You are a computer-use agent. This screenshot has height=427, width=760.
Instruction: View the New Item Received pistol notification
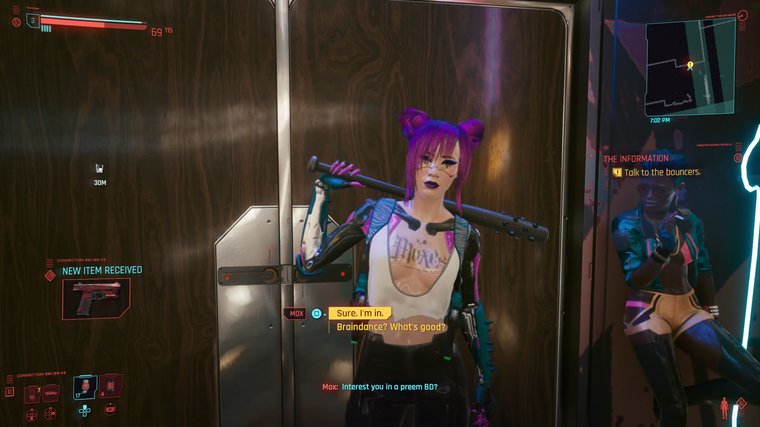pyautogui.click(x=95, y=298)
